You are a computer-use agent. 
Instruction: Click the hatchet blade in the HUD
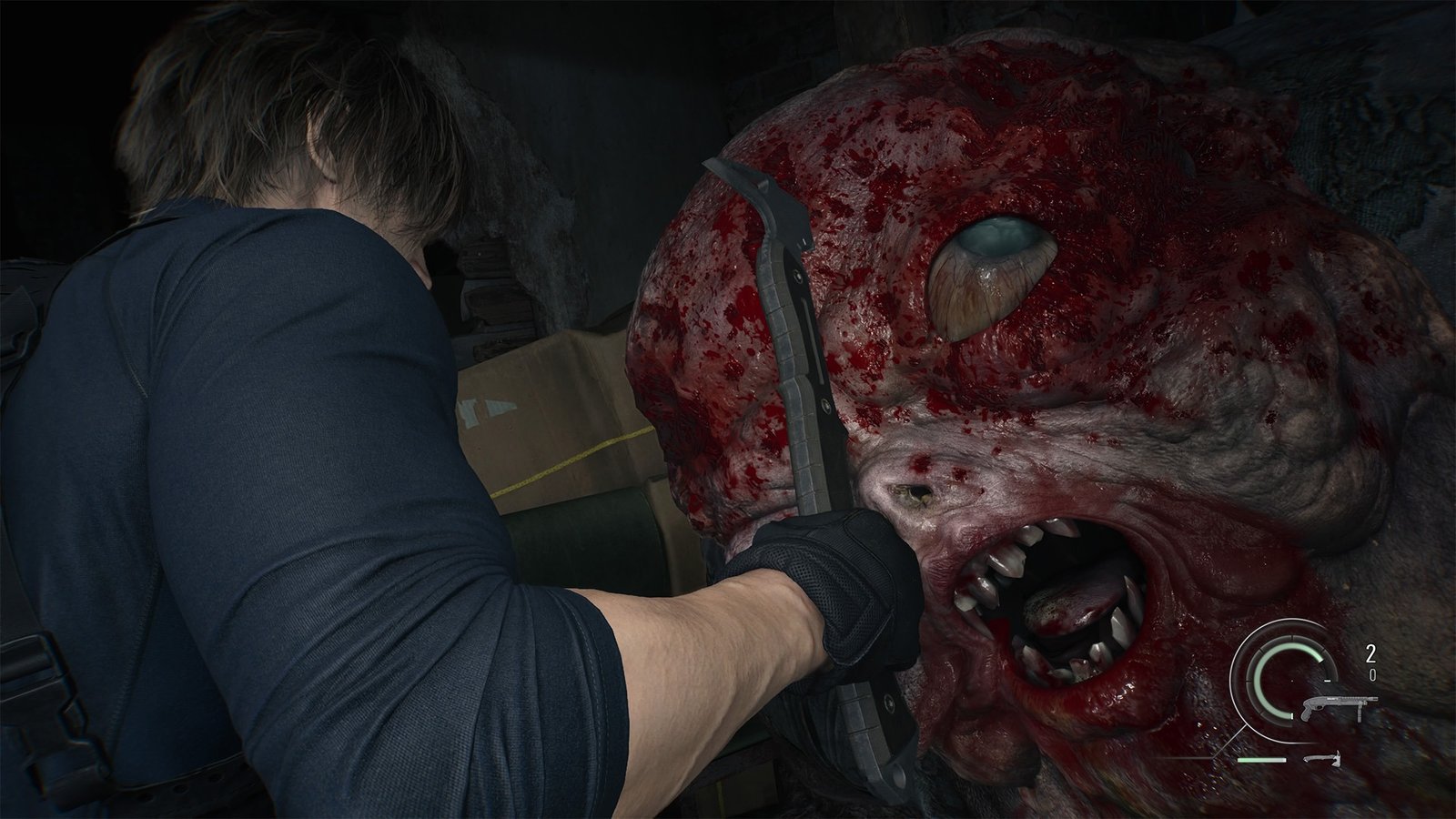[x=1337, y=760]
